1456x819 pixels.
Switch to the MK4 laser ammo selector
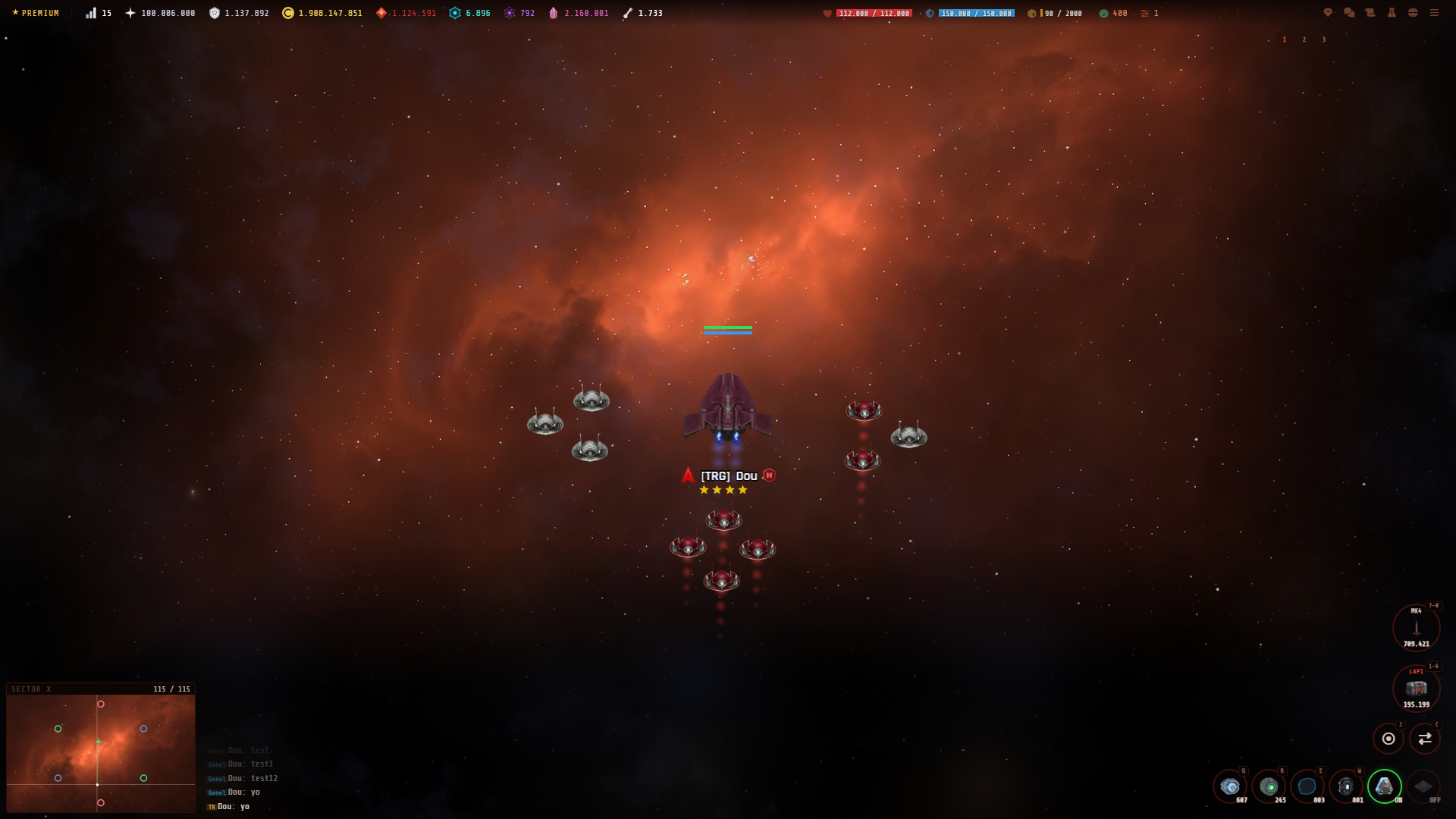(1417, 627)
